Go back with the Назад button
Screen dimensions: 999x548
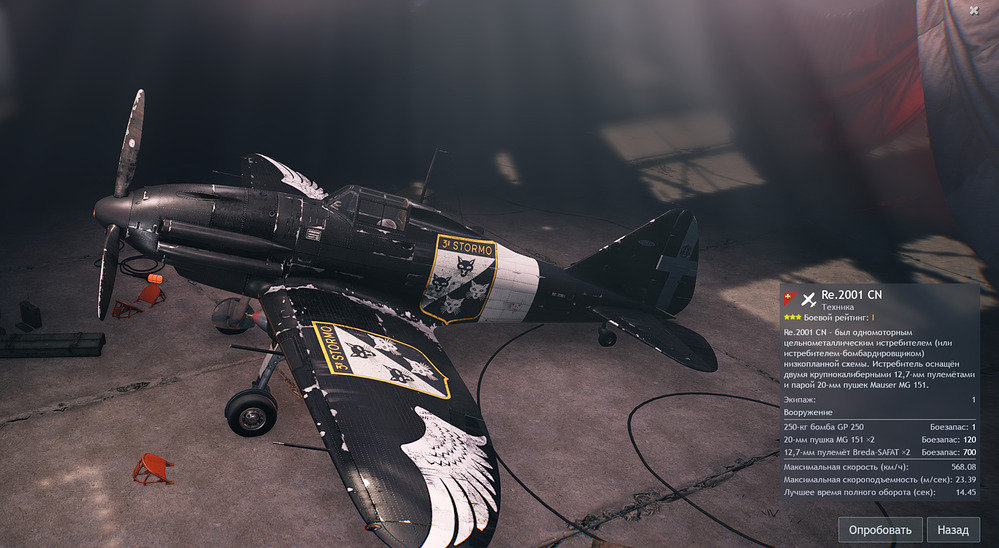953,530
